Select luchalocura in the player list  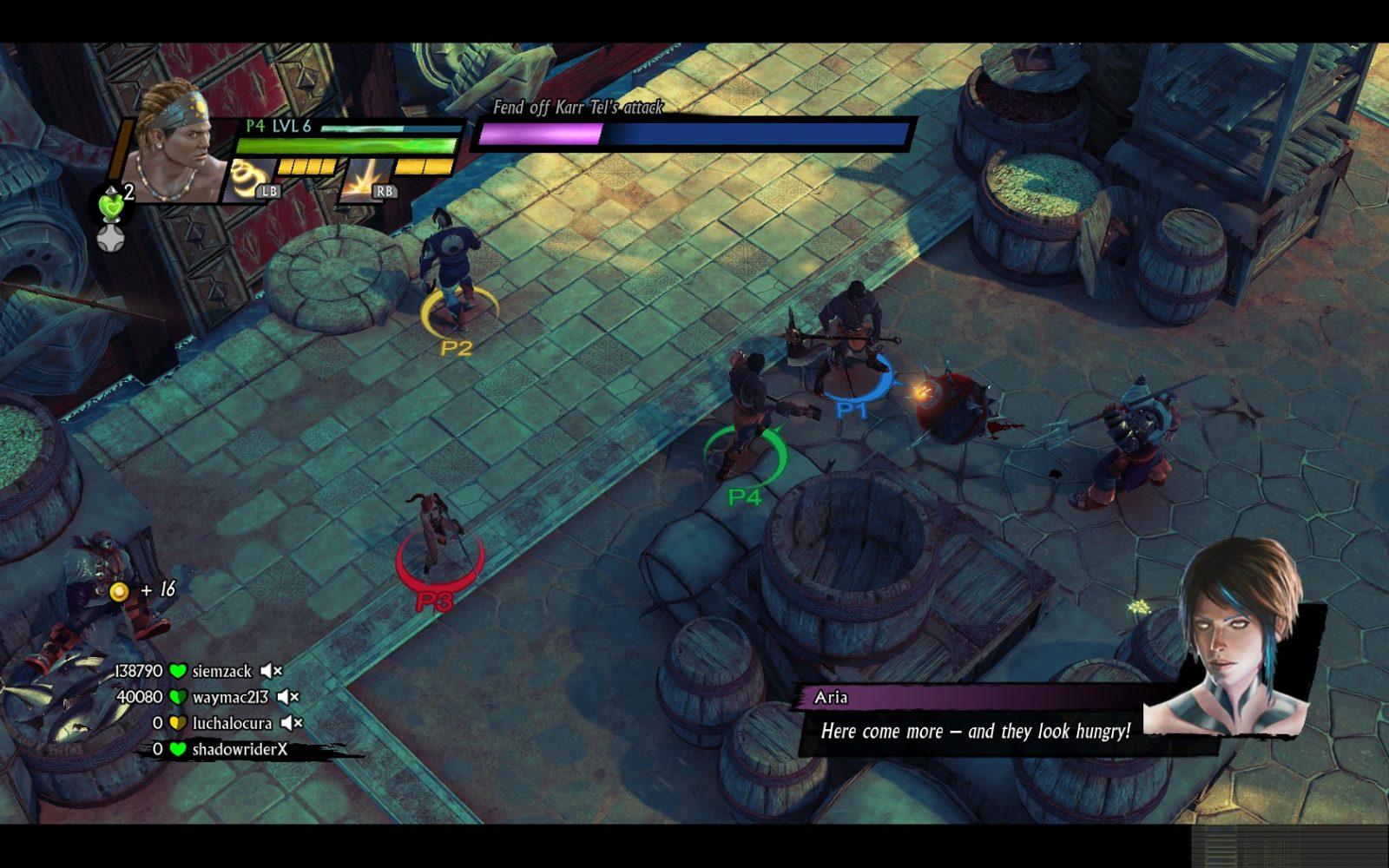232,723
